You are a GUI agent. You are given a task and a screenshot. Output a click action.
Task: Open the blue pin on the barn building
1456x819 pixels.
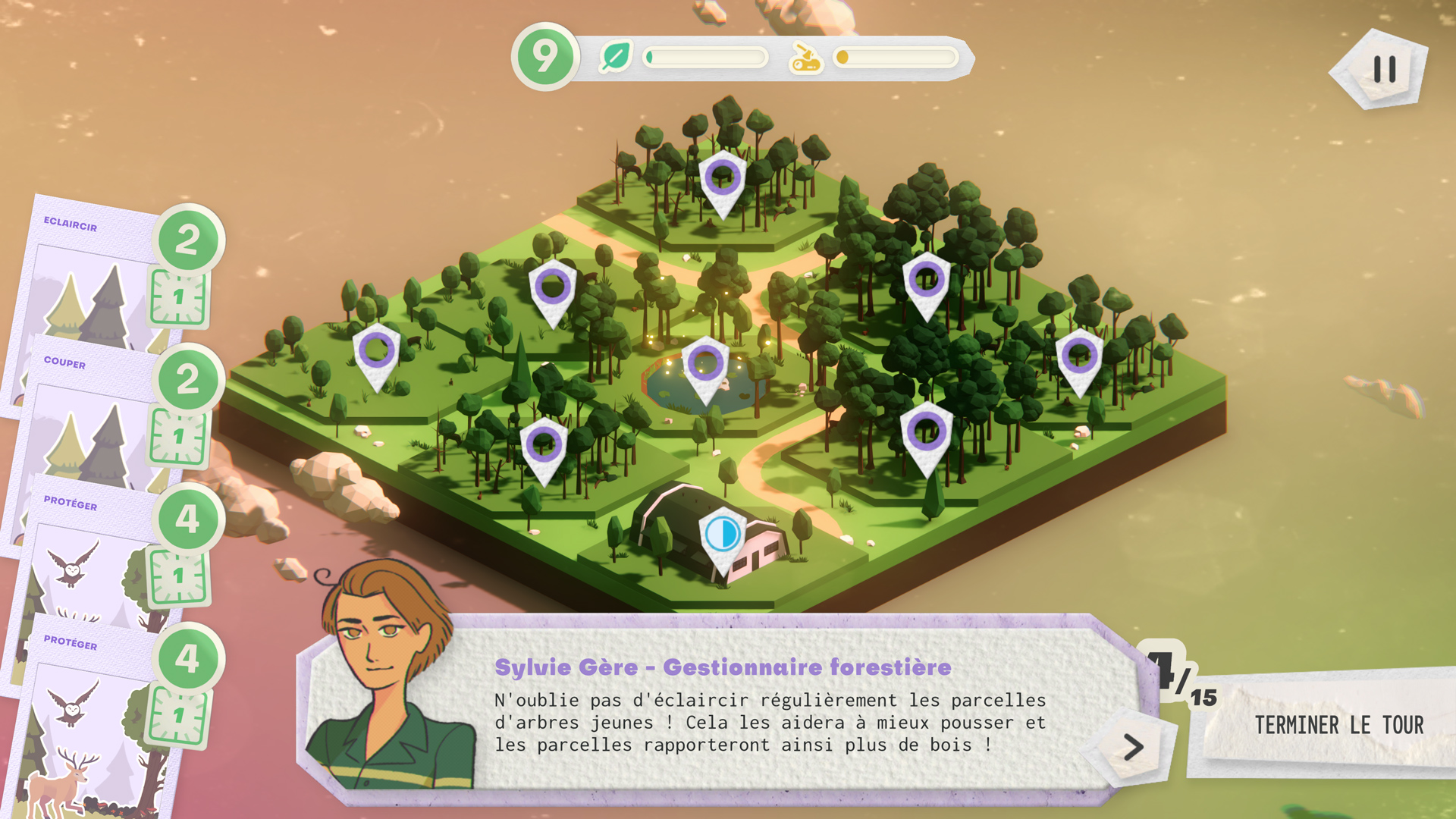(723, 535)
